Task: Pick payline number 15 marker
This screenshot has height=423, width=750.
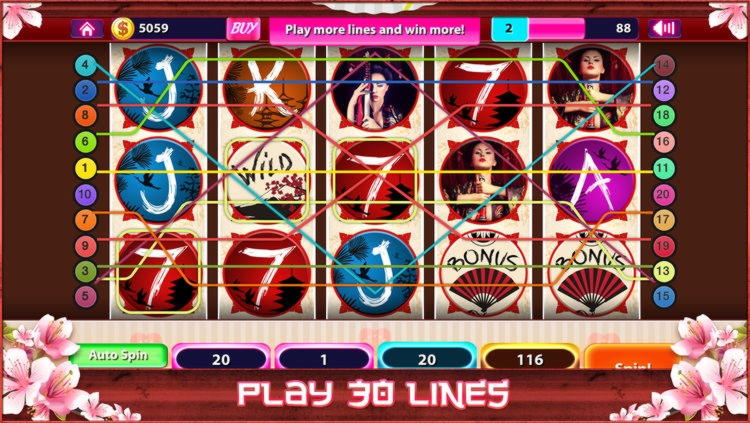Action: tap(662, 296)
